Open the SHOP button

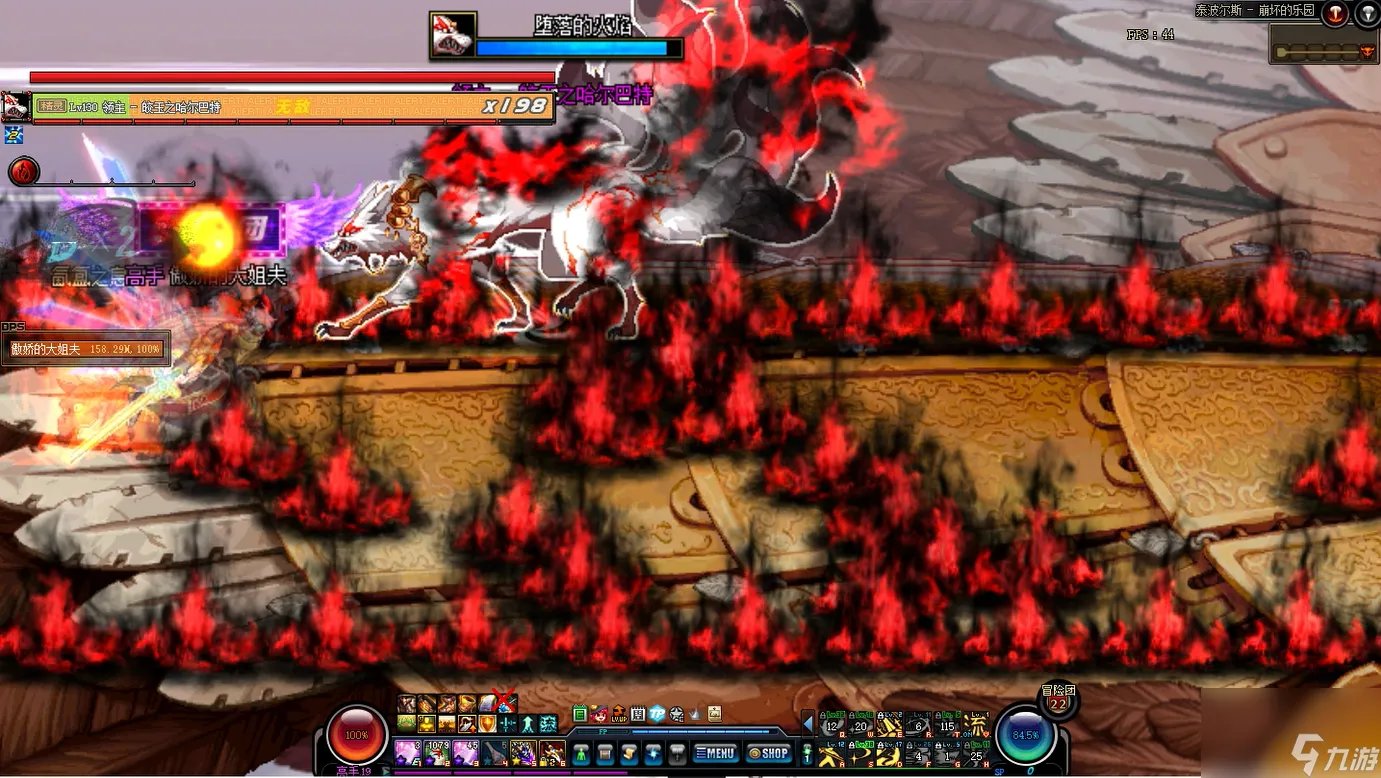point(768,753)
